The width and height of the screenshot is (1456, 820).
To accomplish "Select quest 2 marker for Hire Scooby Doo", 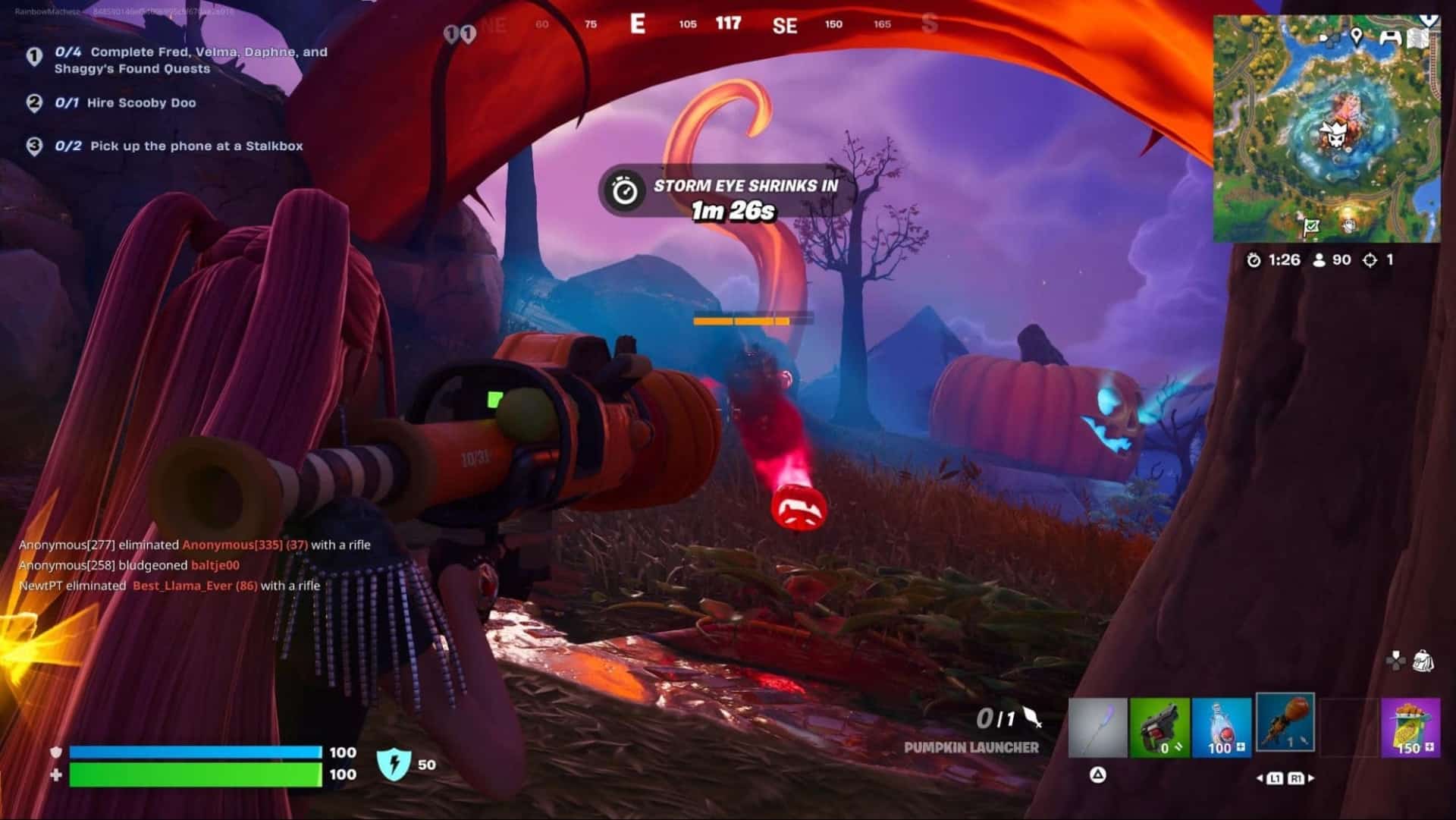I will pyautogui.click(x=33, y=102).
